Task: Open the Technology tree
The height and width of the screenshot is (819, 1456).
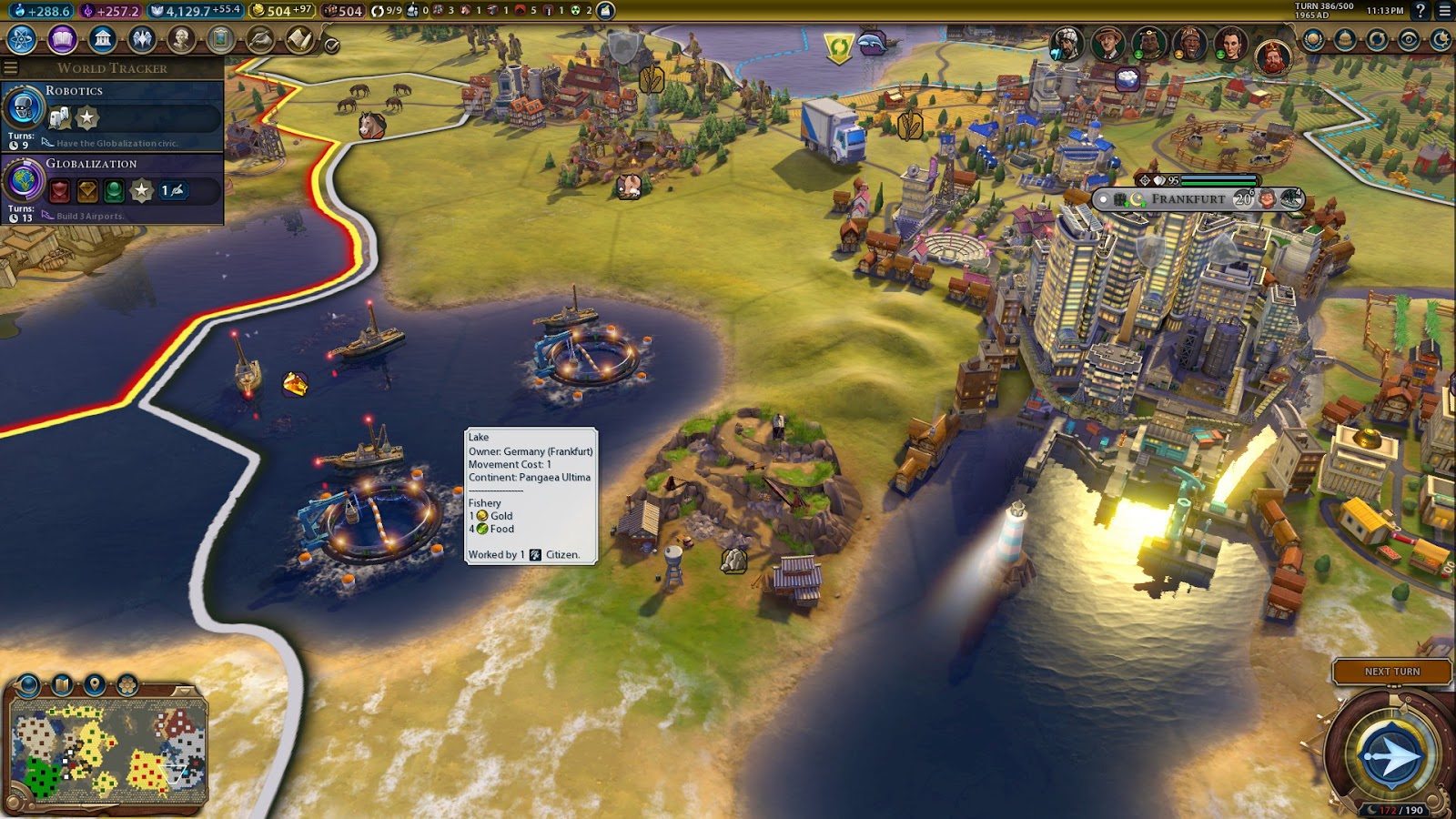Action: [x=20, y=39]
